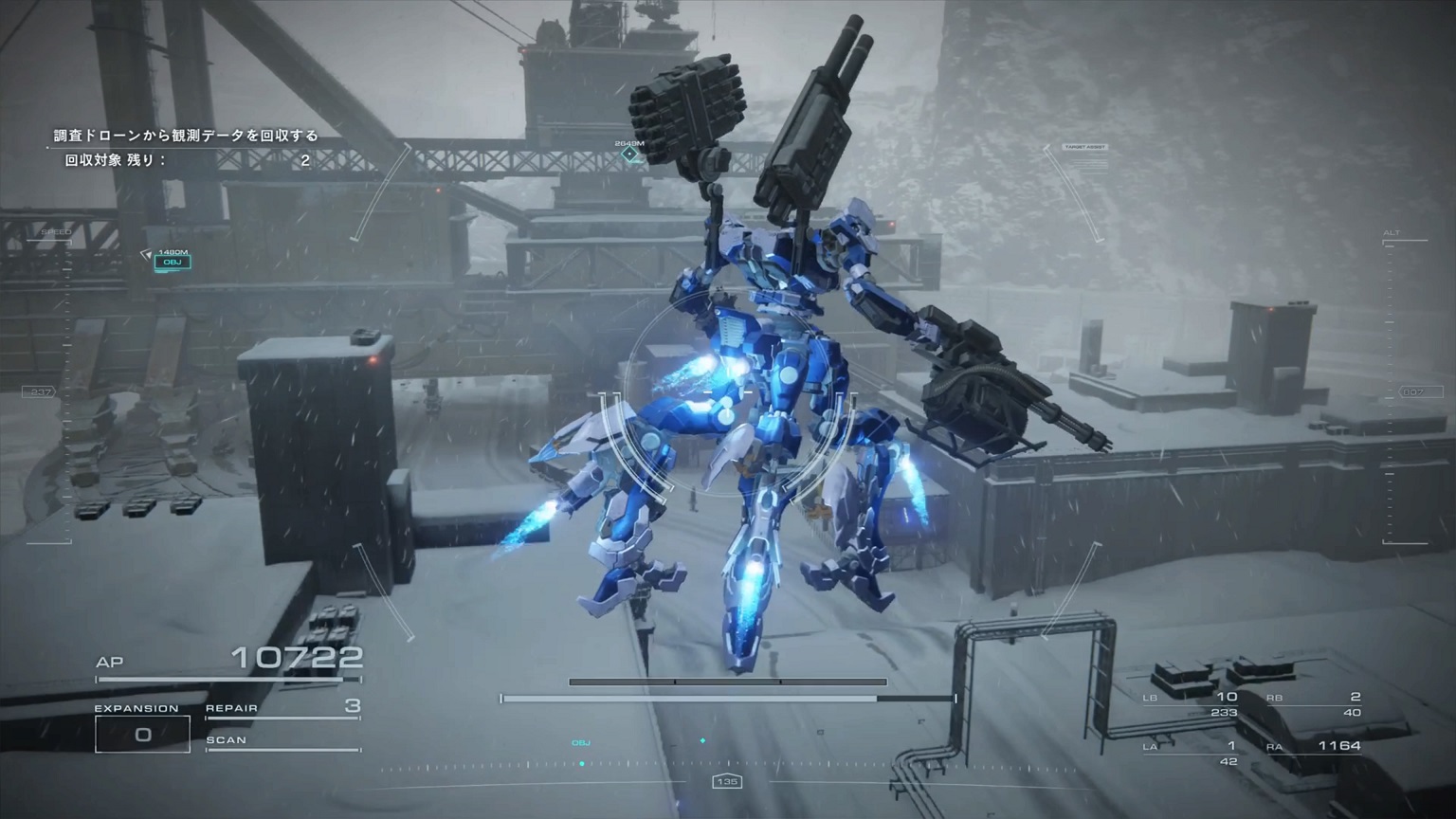Select the diamond waypoint marker at 2040M
The width and height of the screenshot is (1456, 819).
[x=629, y=154]
